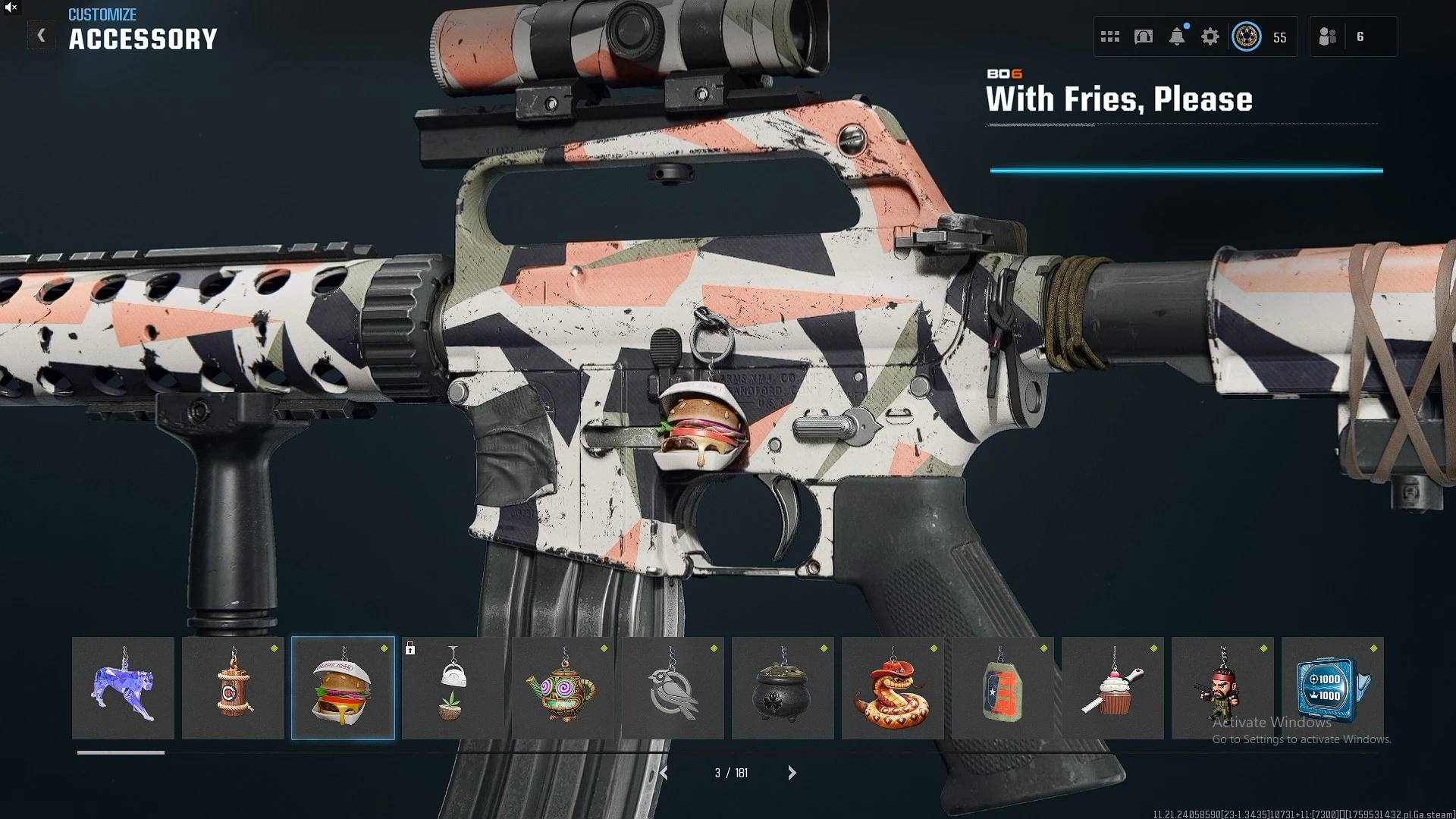The width and height of the screenshot is (1456, 819).
Task: Select the blue 1000 points charm
Action: click(1332, 688)
